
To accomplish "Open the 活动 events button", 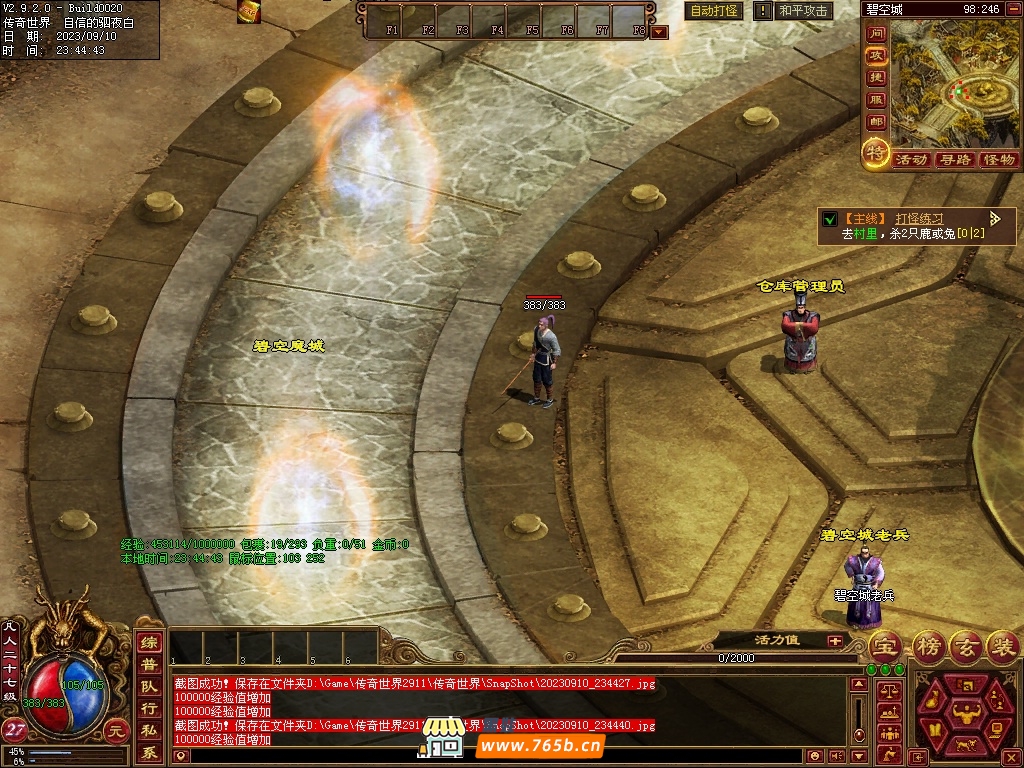I will click(911, 159).
